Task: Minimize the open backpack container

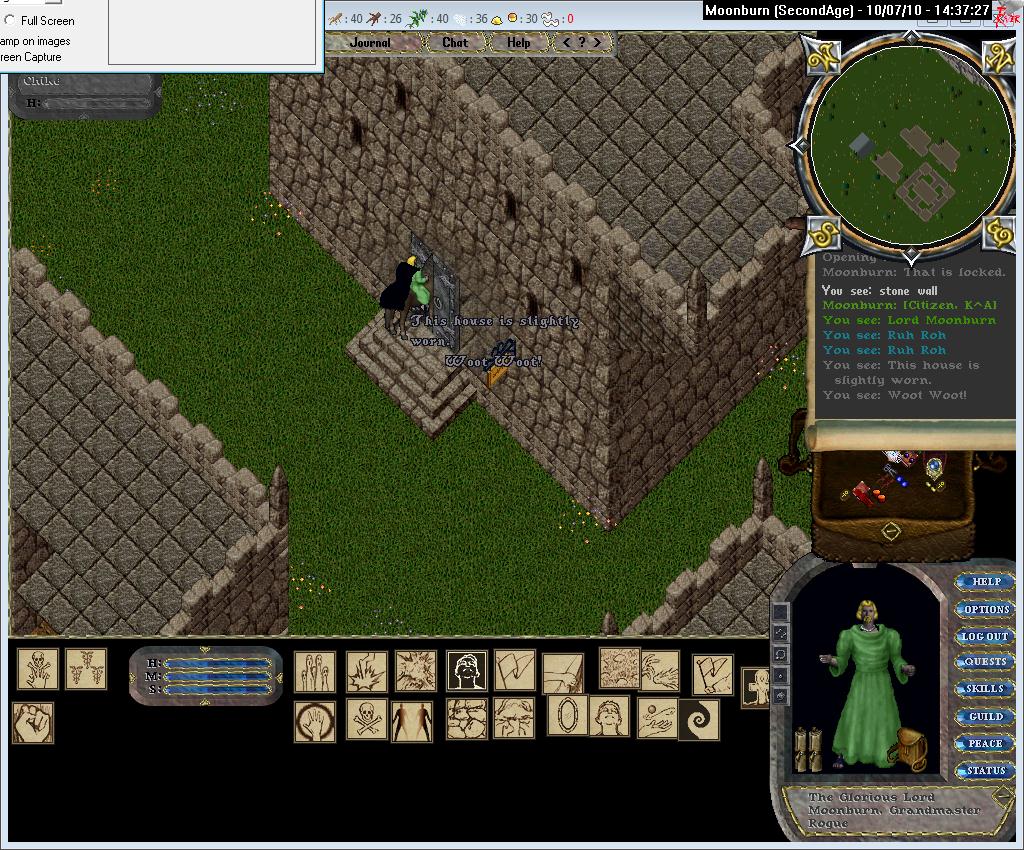Action: (x=891, y=531)
